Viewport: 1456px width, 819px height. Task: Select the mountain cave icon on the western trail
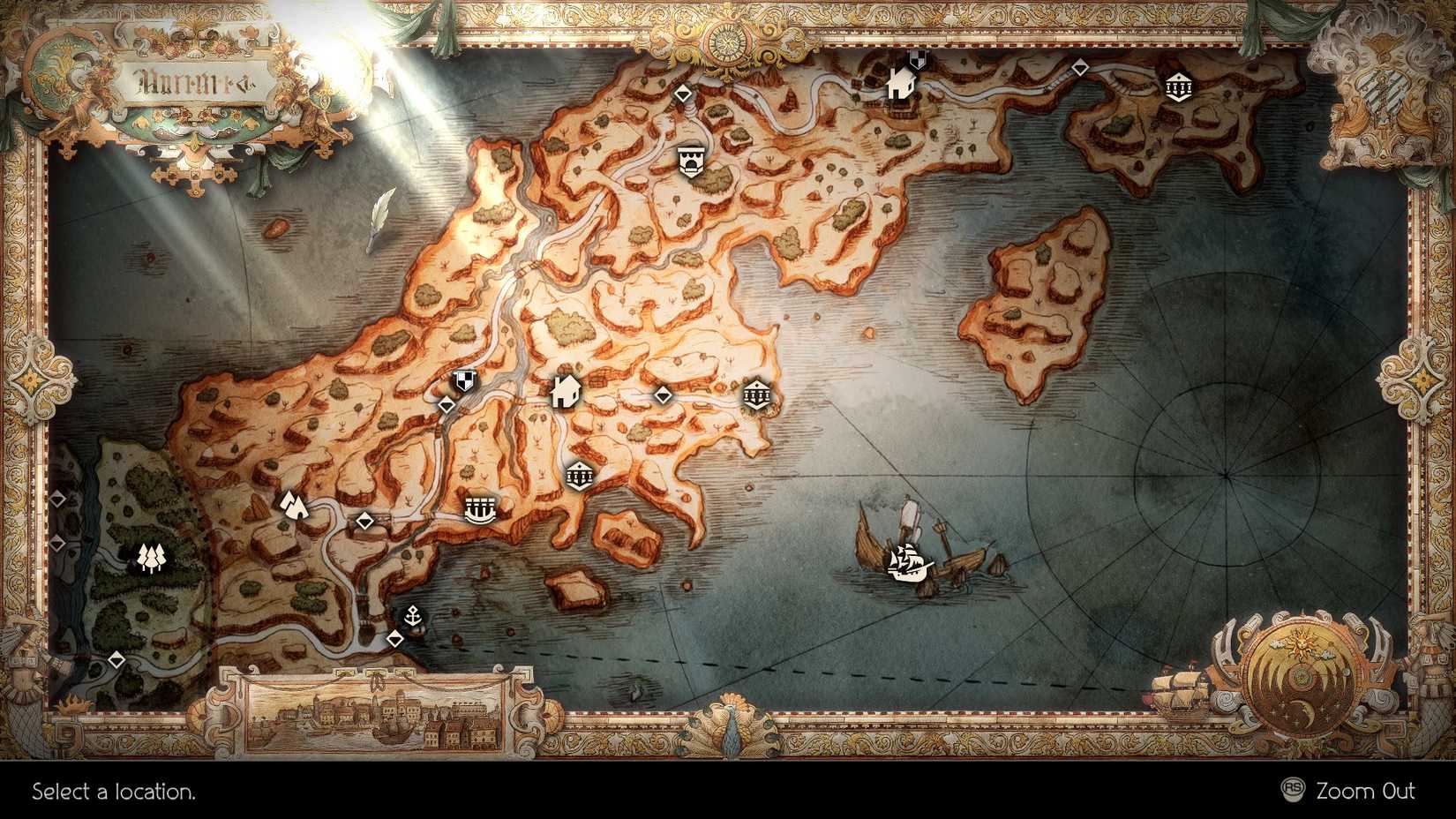[294, 505]
